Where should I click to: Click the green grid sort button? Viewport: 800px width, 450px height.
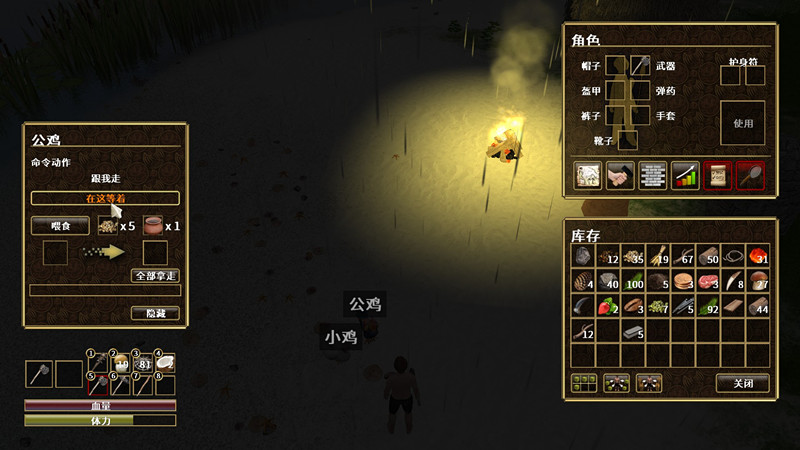[584, 382]
